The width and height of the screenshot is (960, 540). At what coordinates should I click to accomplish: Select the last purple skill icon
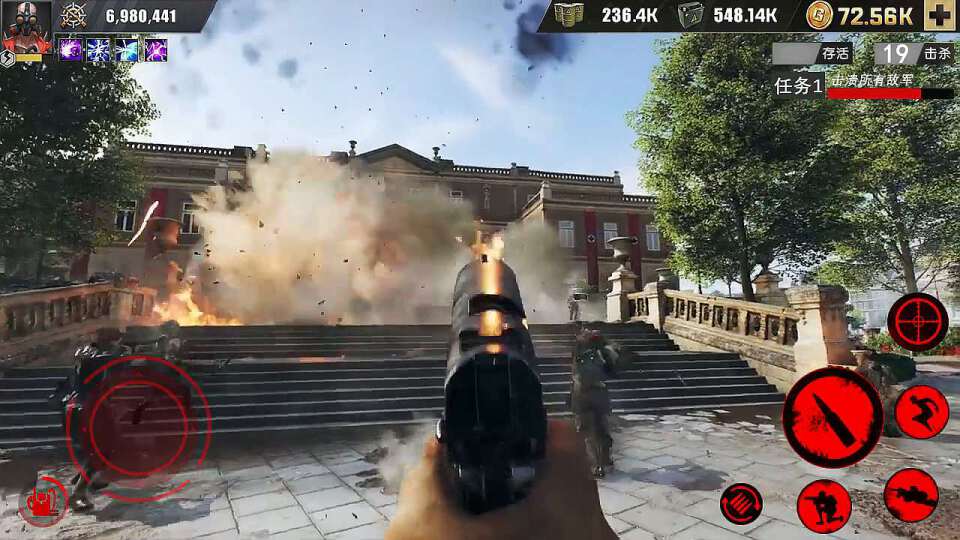pos(155,50)
